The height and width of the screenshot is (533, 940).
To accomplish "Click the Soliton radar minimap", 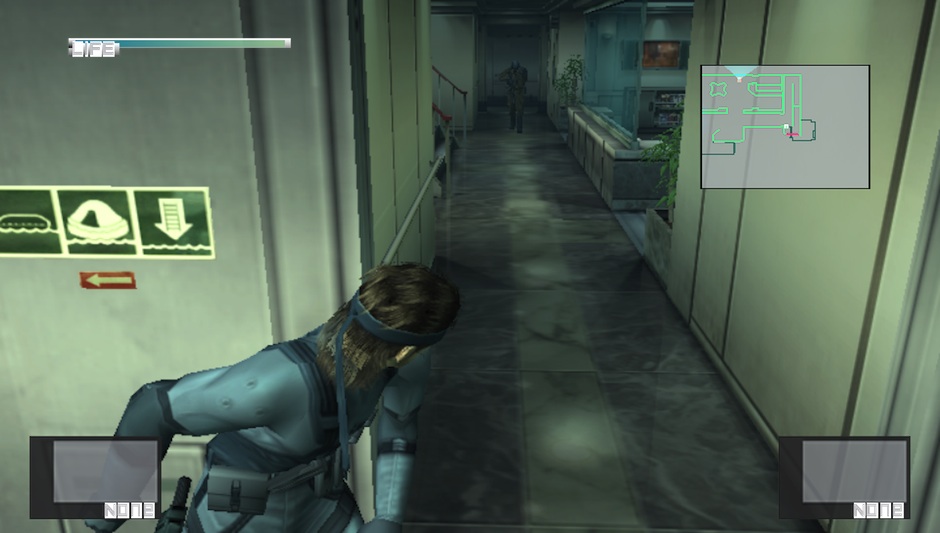I will (x=785, y=127).
